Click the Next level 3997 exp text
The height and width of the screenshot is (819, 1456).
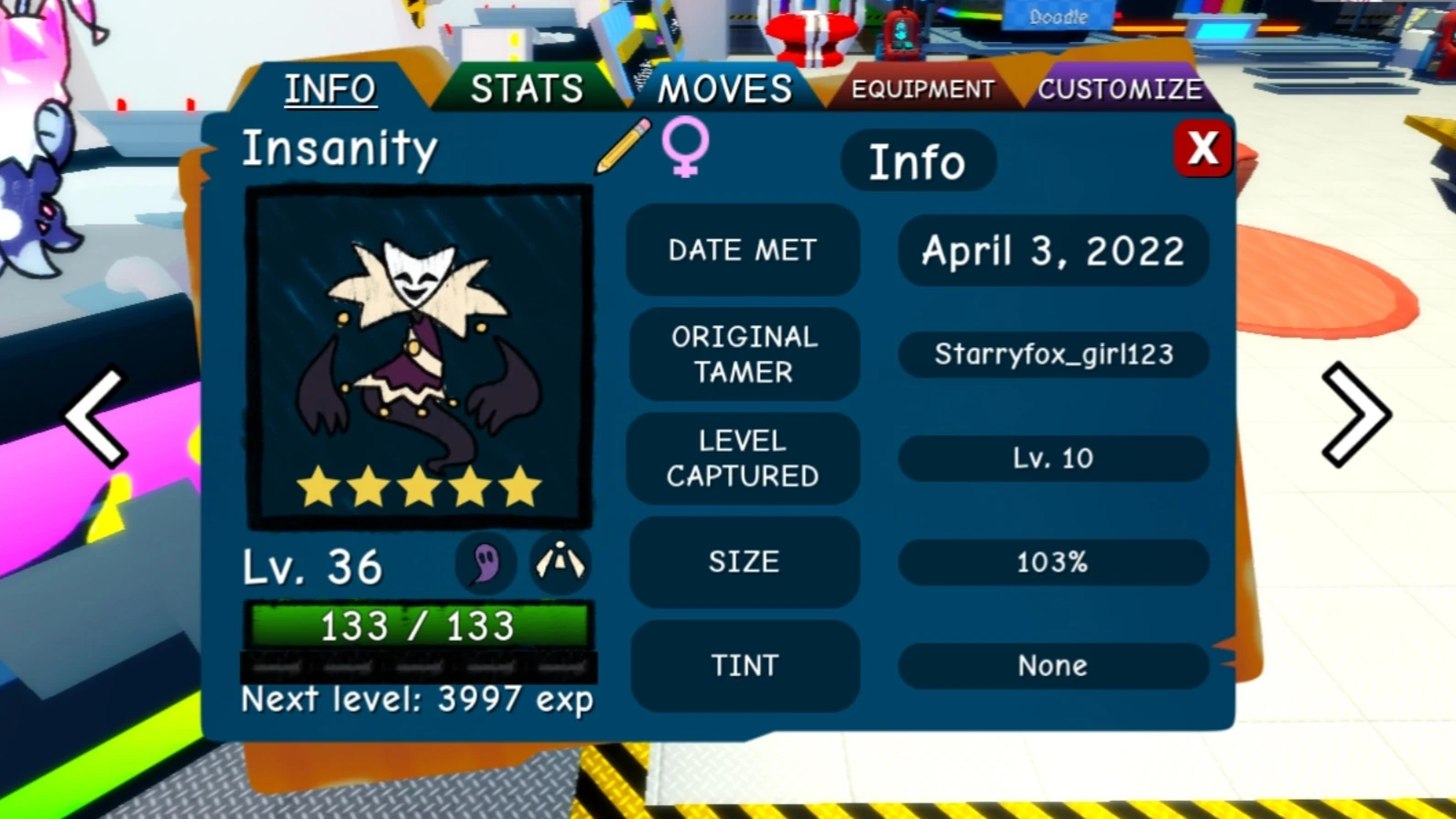[417, 698]
